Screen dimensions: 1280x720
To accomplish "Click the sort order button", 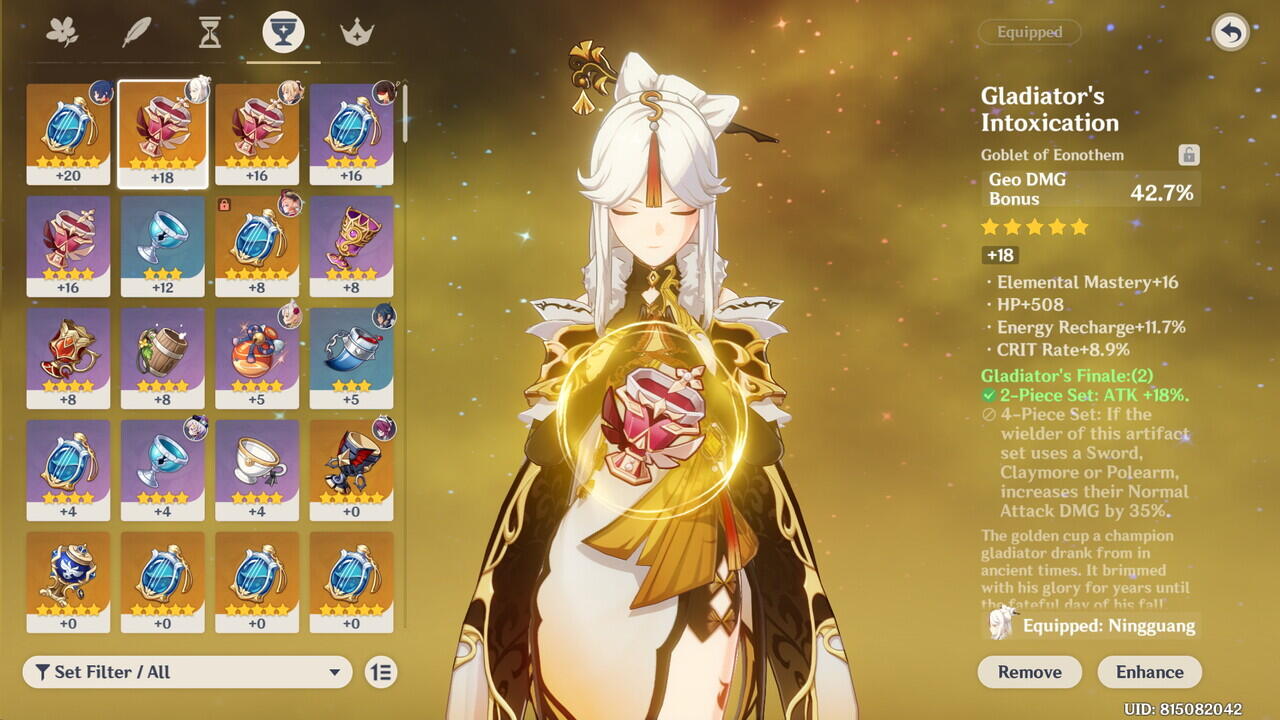I will point(380,672).
